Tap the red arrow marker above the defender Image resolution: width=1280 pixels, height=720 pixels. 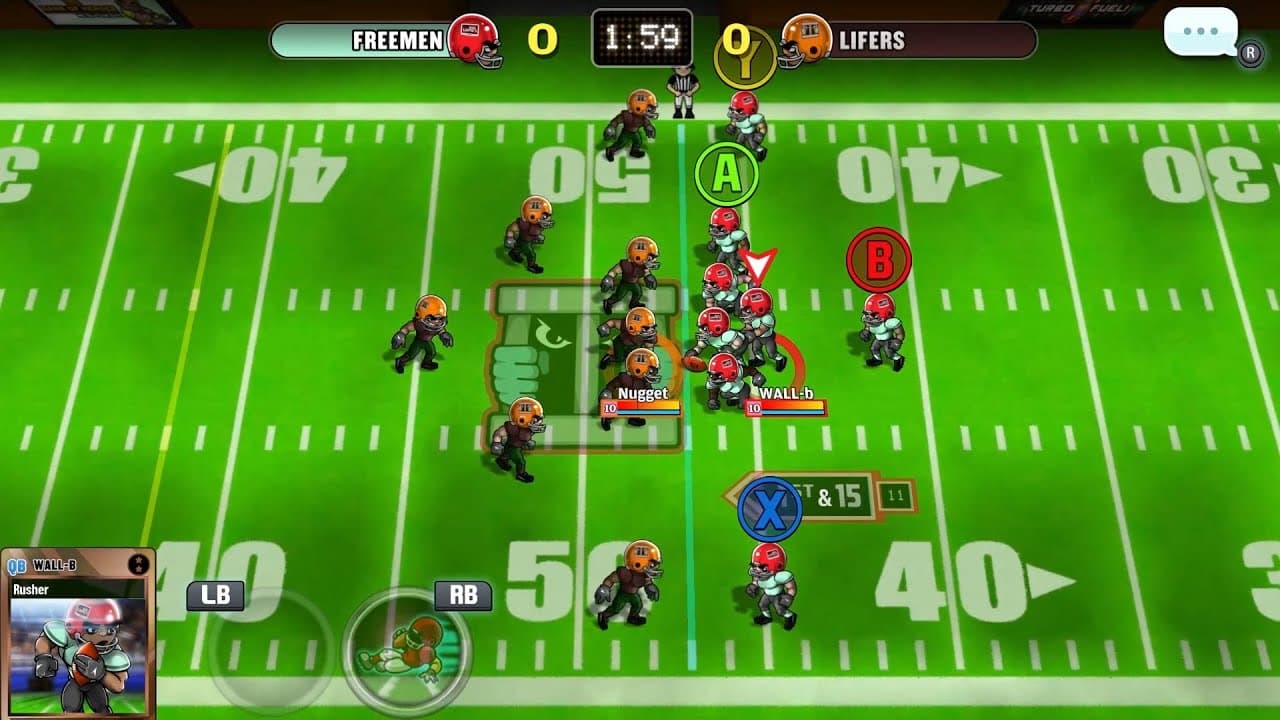click(760, 262)
